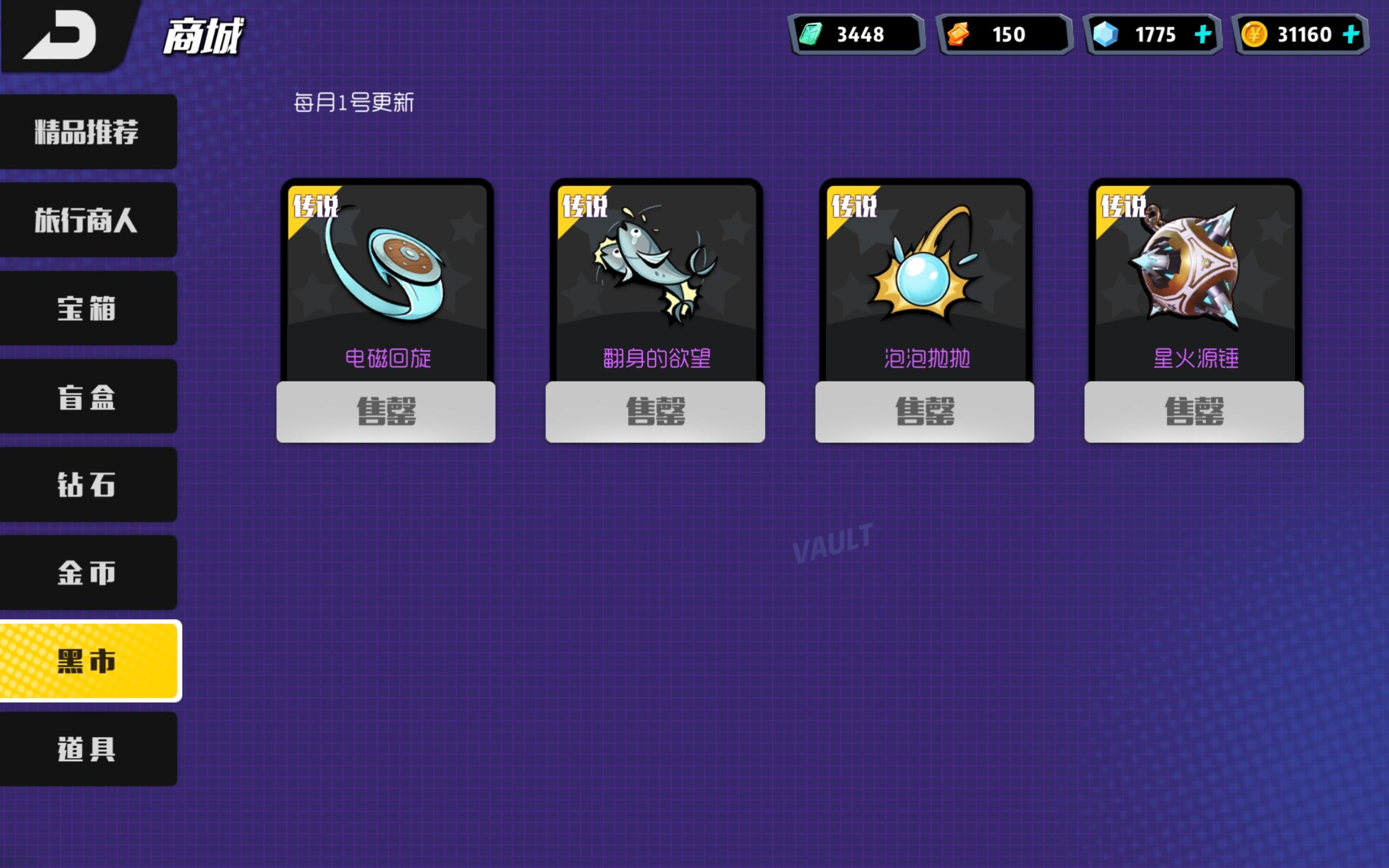Click the 售罄 button under 电磁回旋

point(386,412)
